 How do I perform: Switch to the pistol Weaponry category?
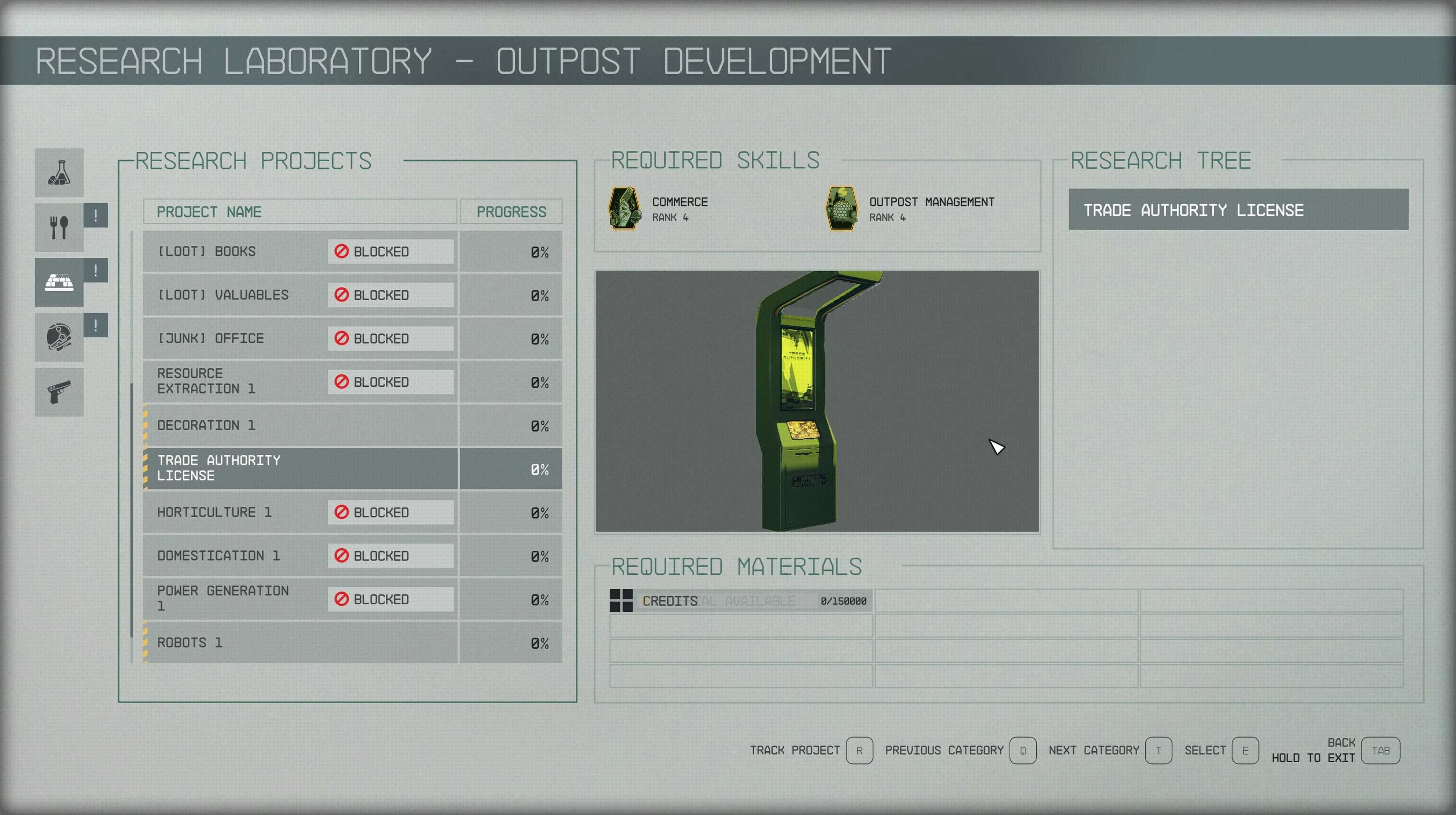[x=59, y=392]
